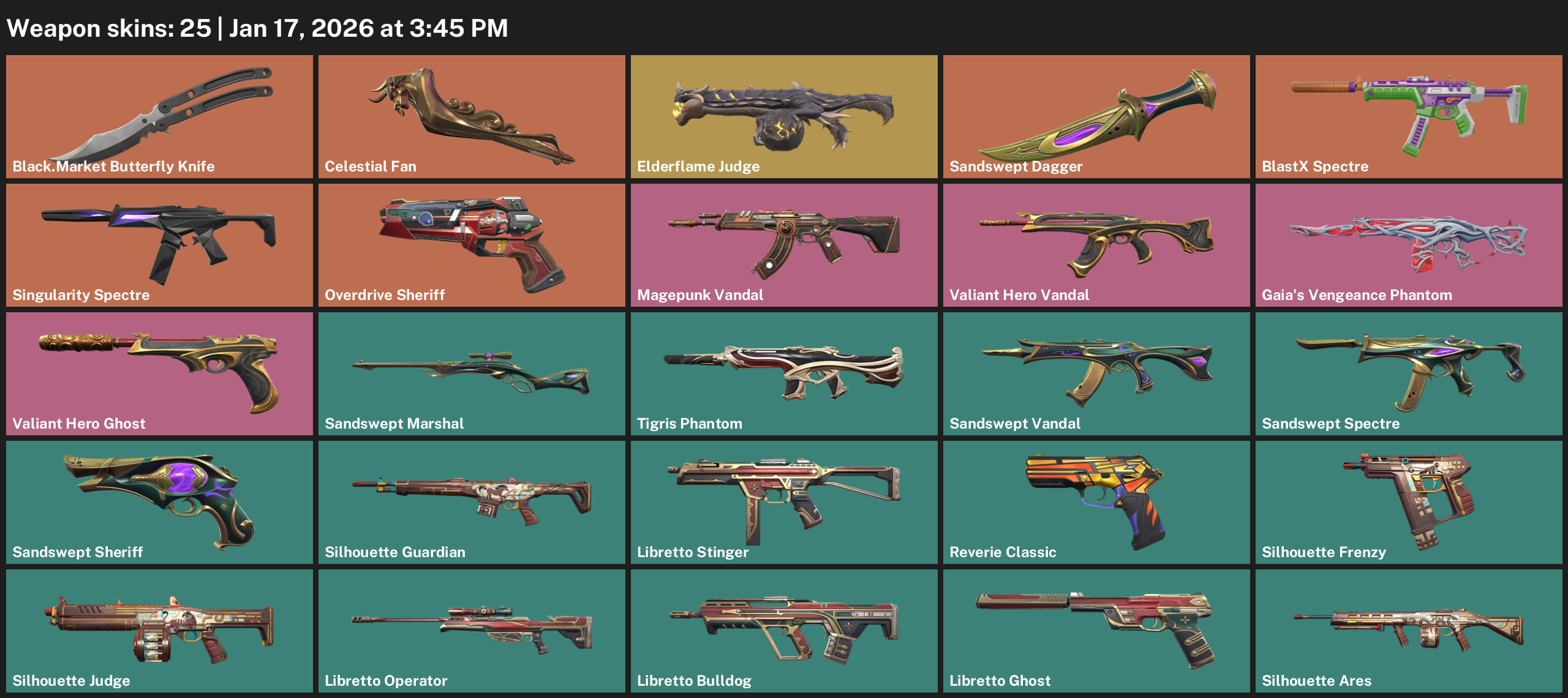
Task: Select the Magepunk Vandal tile
Action: coord(784,245)
